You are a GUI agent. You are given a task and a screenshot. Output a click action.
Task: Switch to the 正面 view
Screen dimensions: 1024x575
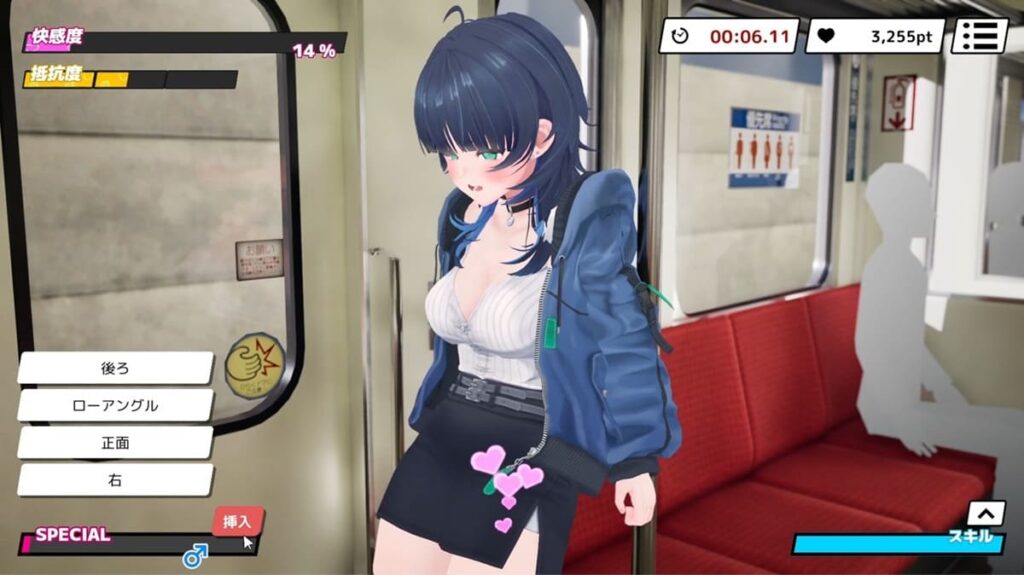[x=115, y=442]
